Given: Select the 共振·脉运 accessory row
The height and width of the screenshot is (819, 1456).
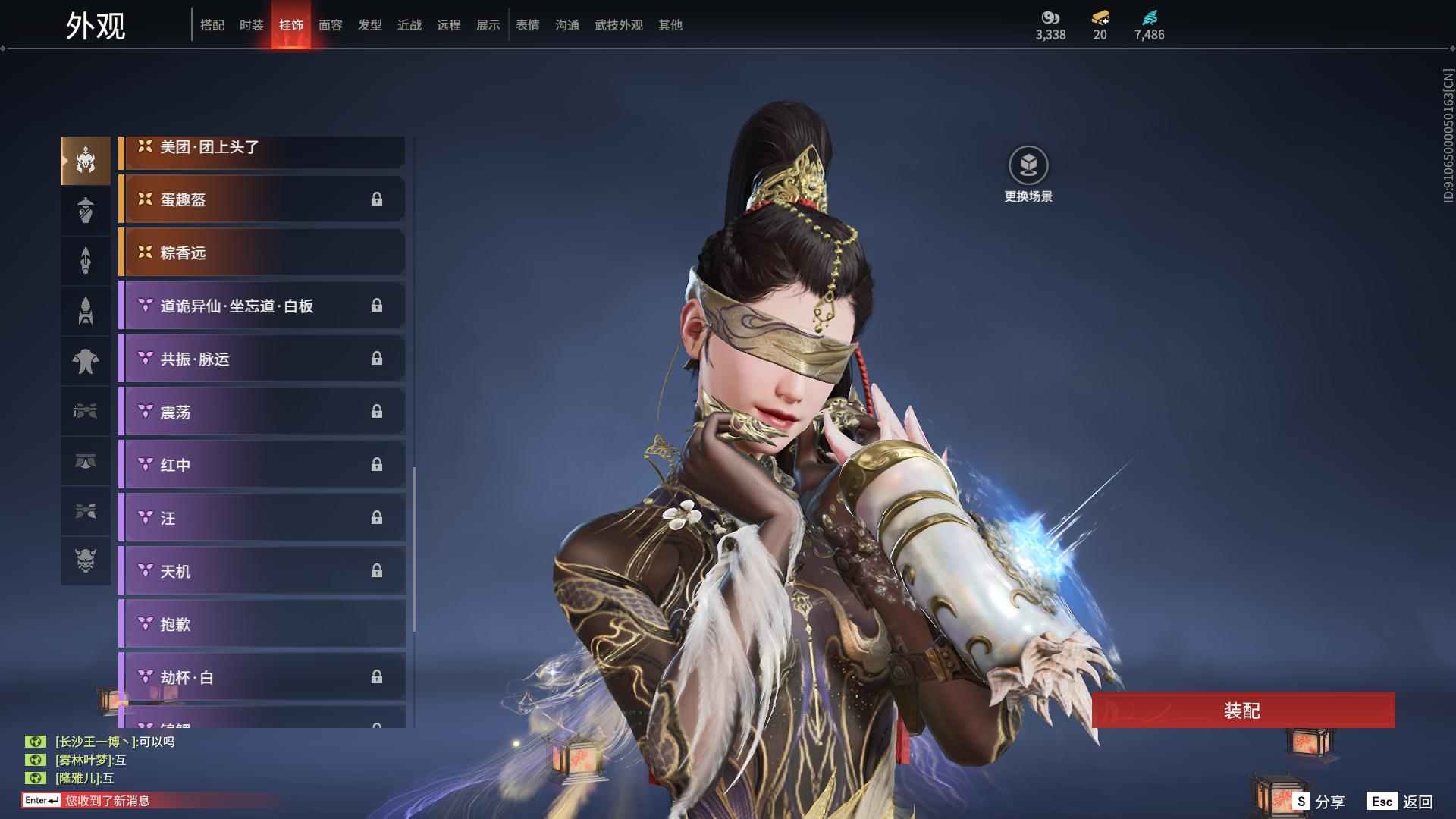Looking at the screenshot, I should click(262, 359).
